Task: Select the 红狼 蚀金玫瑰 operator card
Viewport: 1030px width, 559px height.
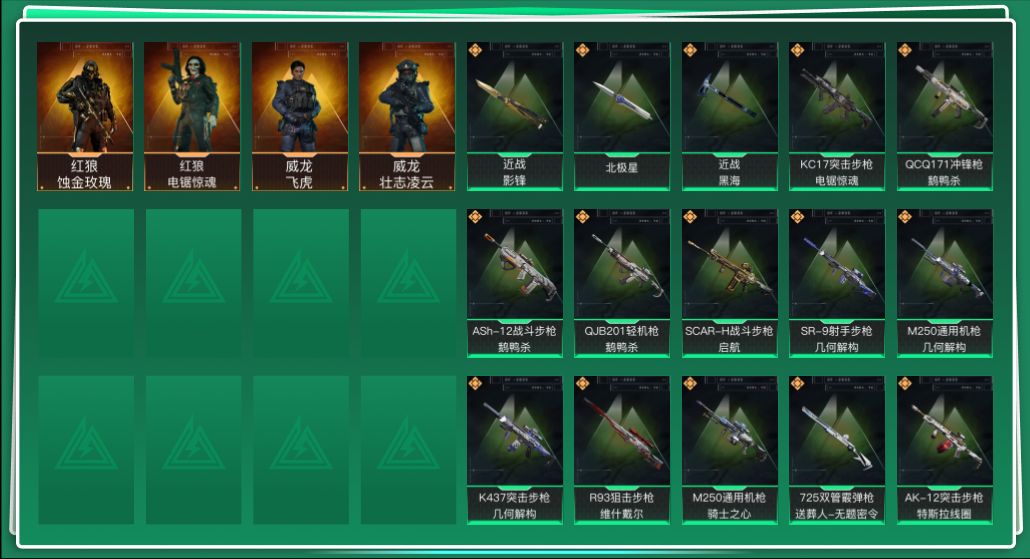Action: coord(85,115)
